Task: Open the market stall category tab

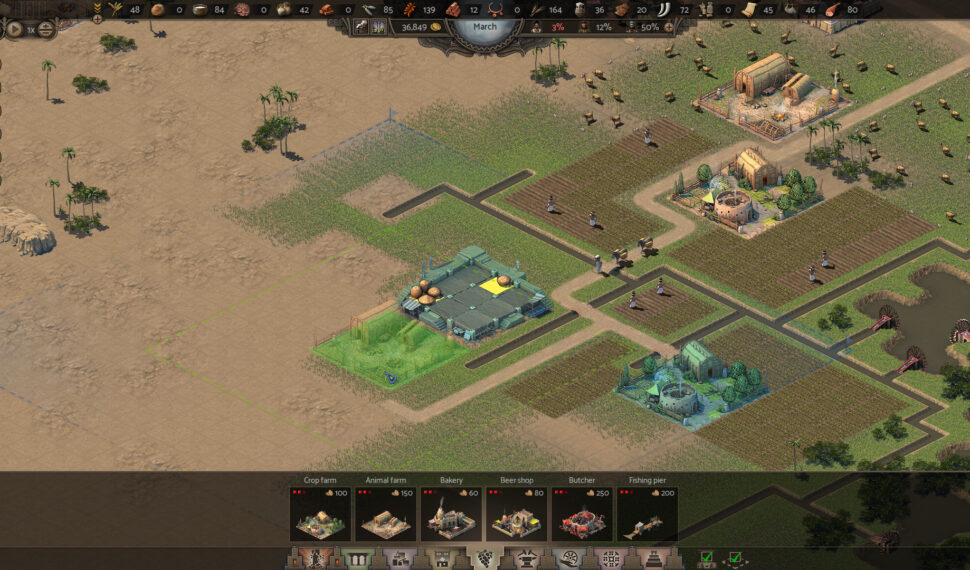Action: tap(440, 558)
